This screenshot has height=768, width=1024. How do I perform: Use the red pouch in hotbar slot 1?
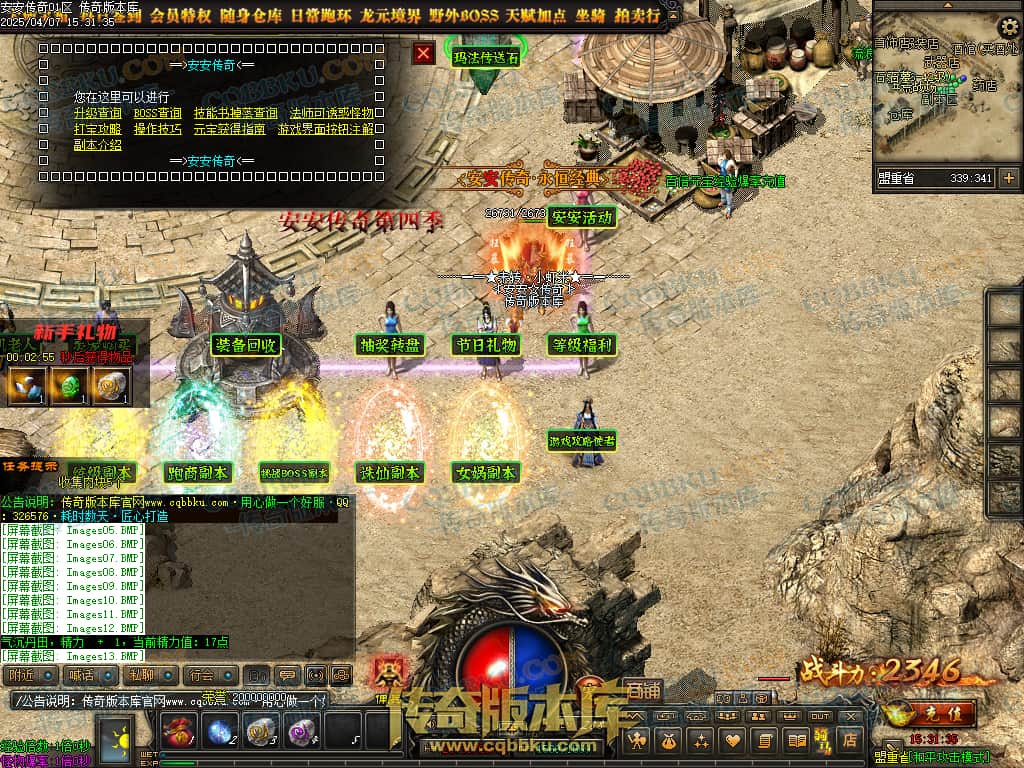(x=180, y=731)
